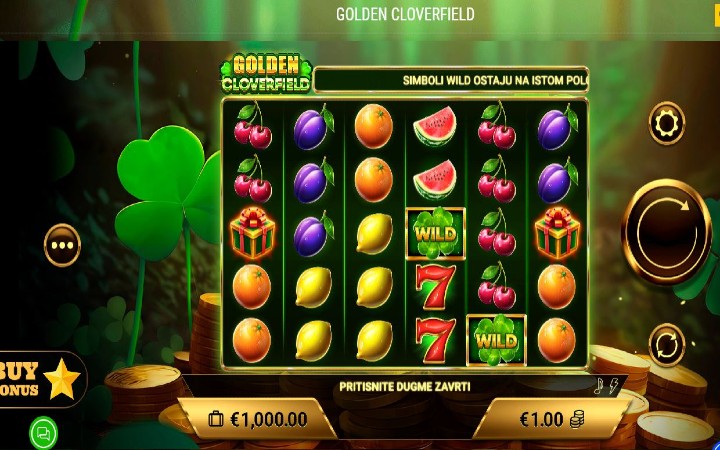Show the €1,000.00 balance panel
The height and width of the screenshot is (450, 720).
[258, 419]
